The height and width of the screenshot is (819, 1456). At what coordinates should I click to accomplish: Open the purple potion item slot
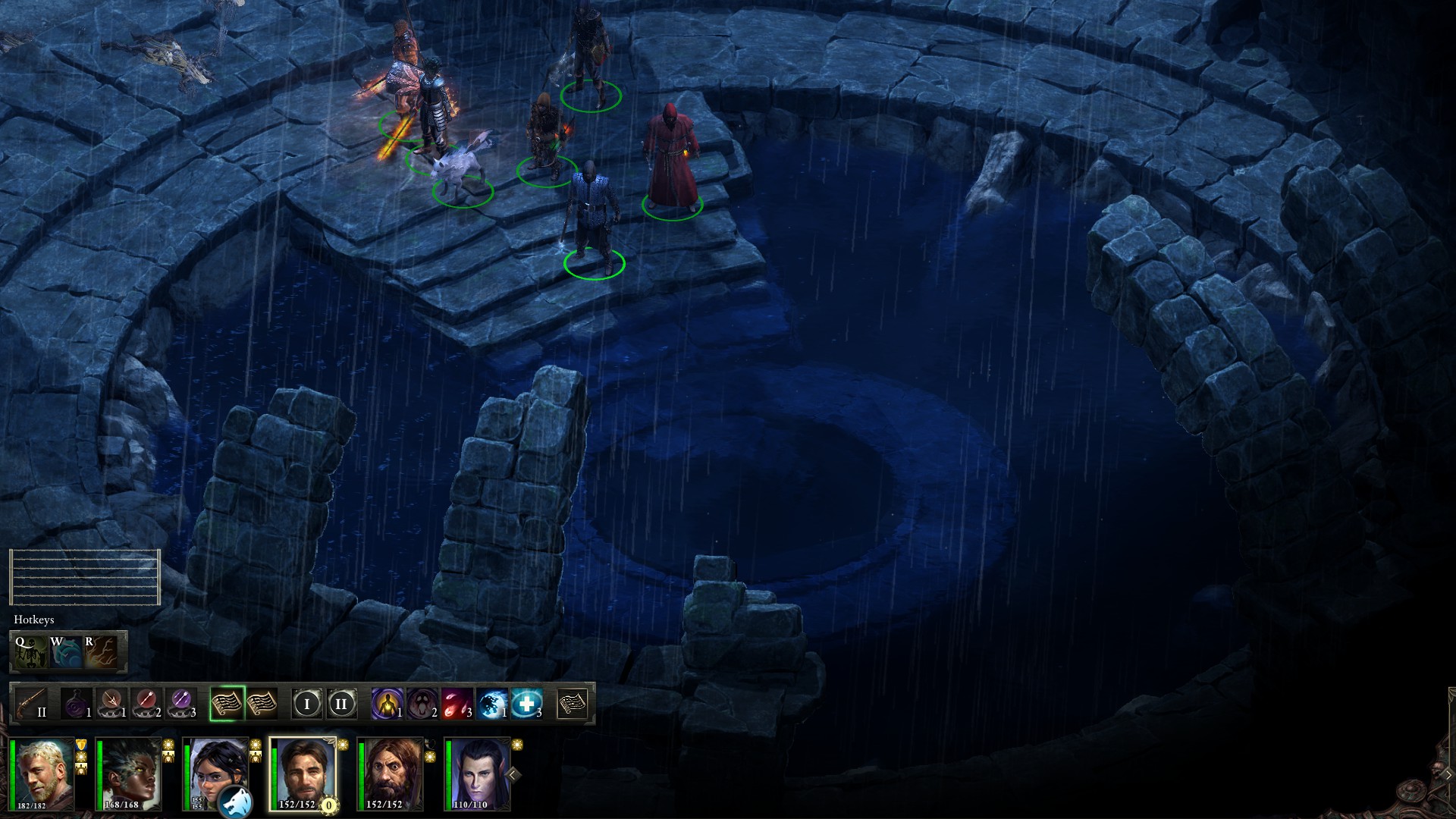pyautogui.click(x=77, y=704)
